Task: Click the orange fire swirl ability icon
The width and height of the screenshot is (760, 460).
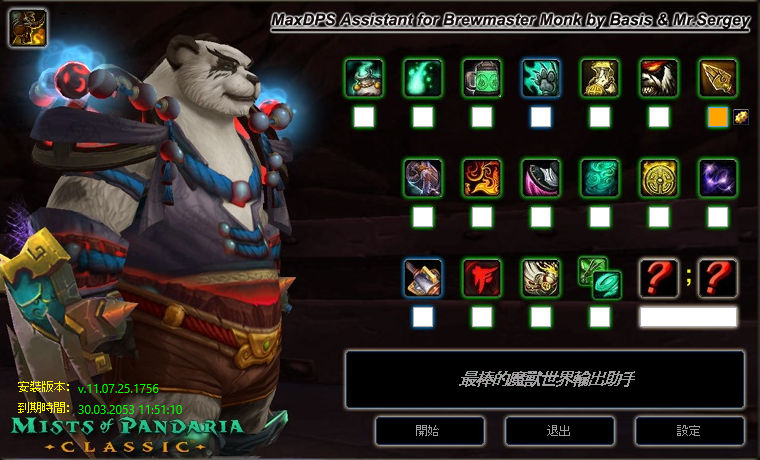Action: [x=481, y=177]
